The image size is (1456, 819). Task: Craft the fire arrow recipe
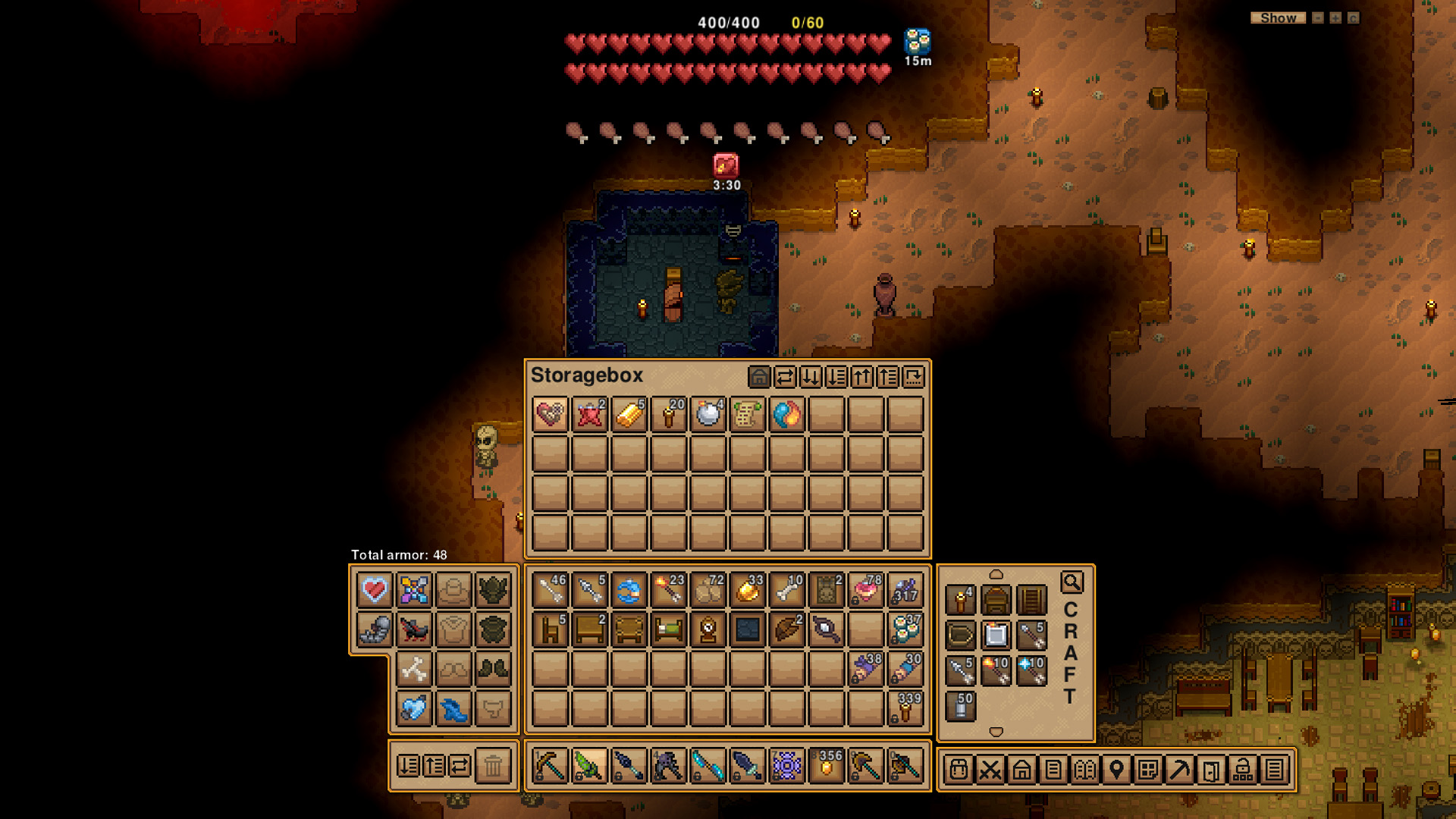pyautogui.click(x=996, y=671)
